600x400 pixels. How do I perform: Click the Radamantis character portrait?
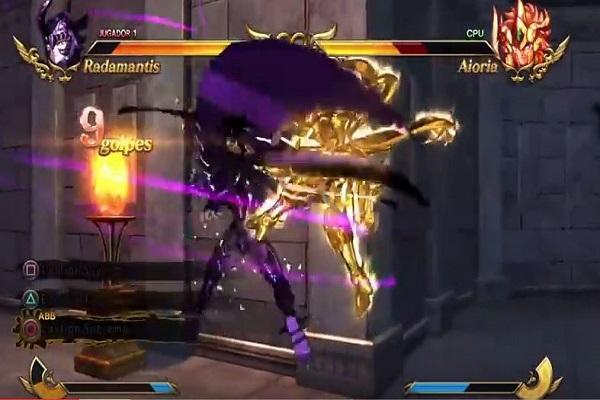(60, 38)
